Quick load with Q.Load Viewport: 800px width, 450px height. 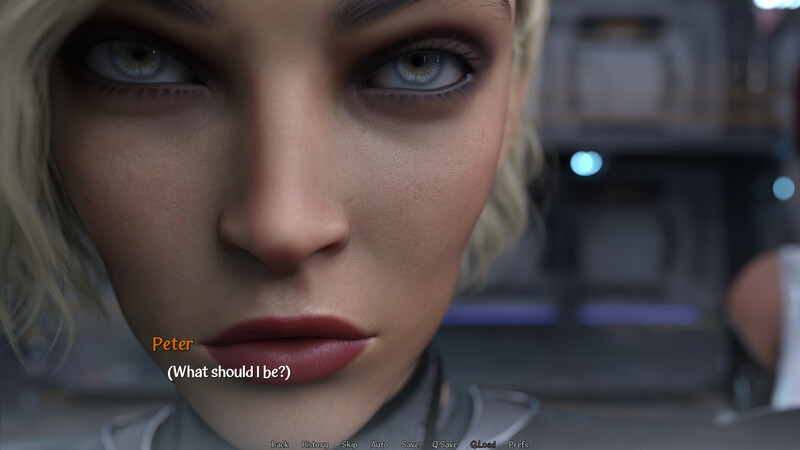pyautogui.click(x=483, y=444)
